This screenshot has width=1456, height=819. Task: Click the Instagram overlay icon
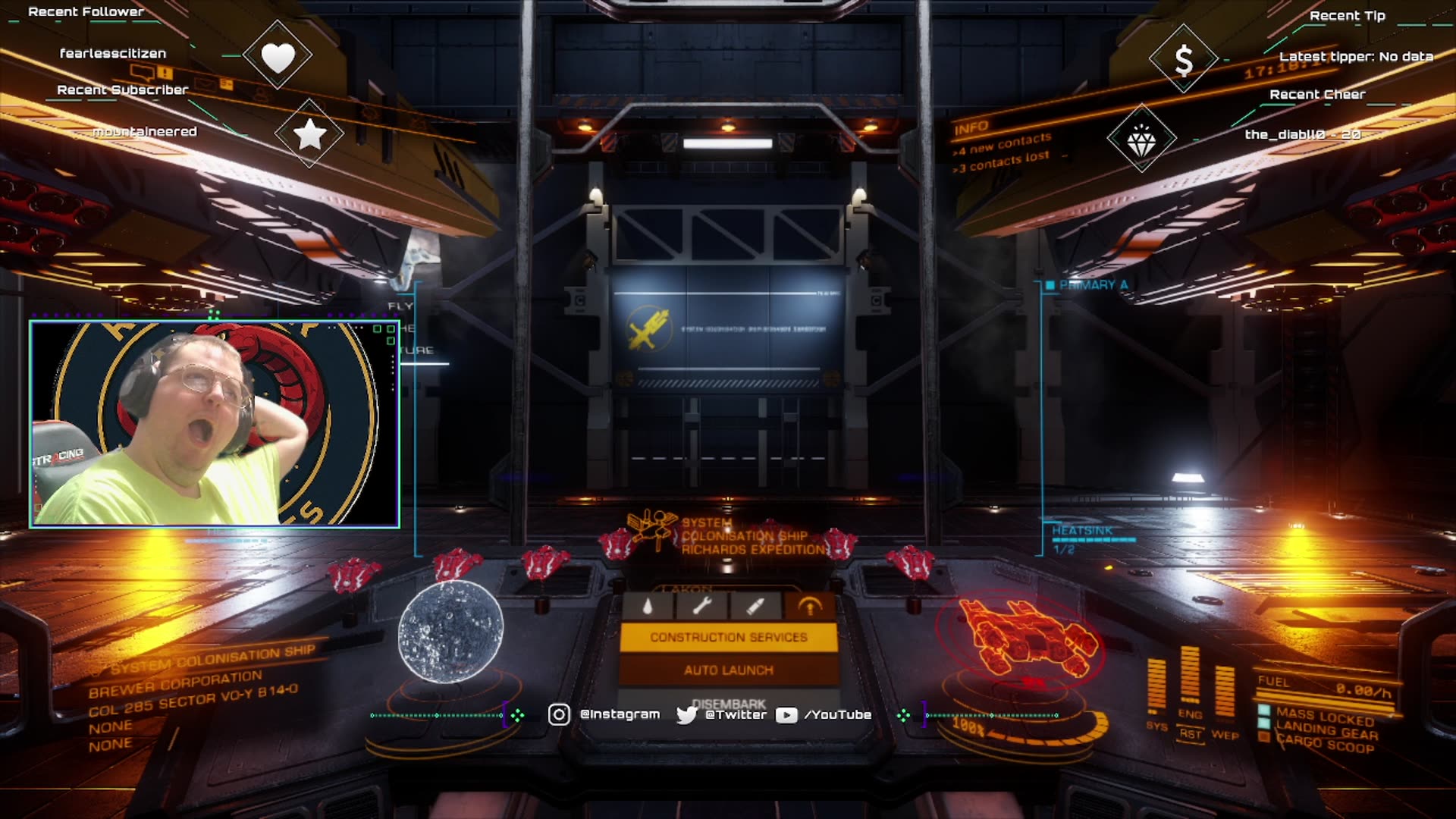pos(559,714)
